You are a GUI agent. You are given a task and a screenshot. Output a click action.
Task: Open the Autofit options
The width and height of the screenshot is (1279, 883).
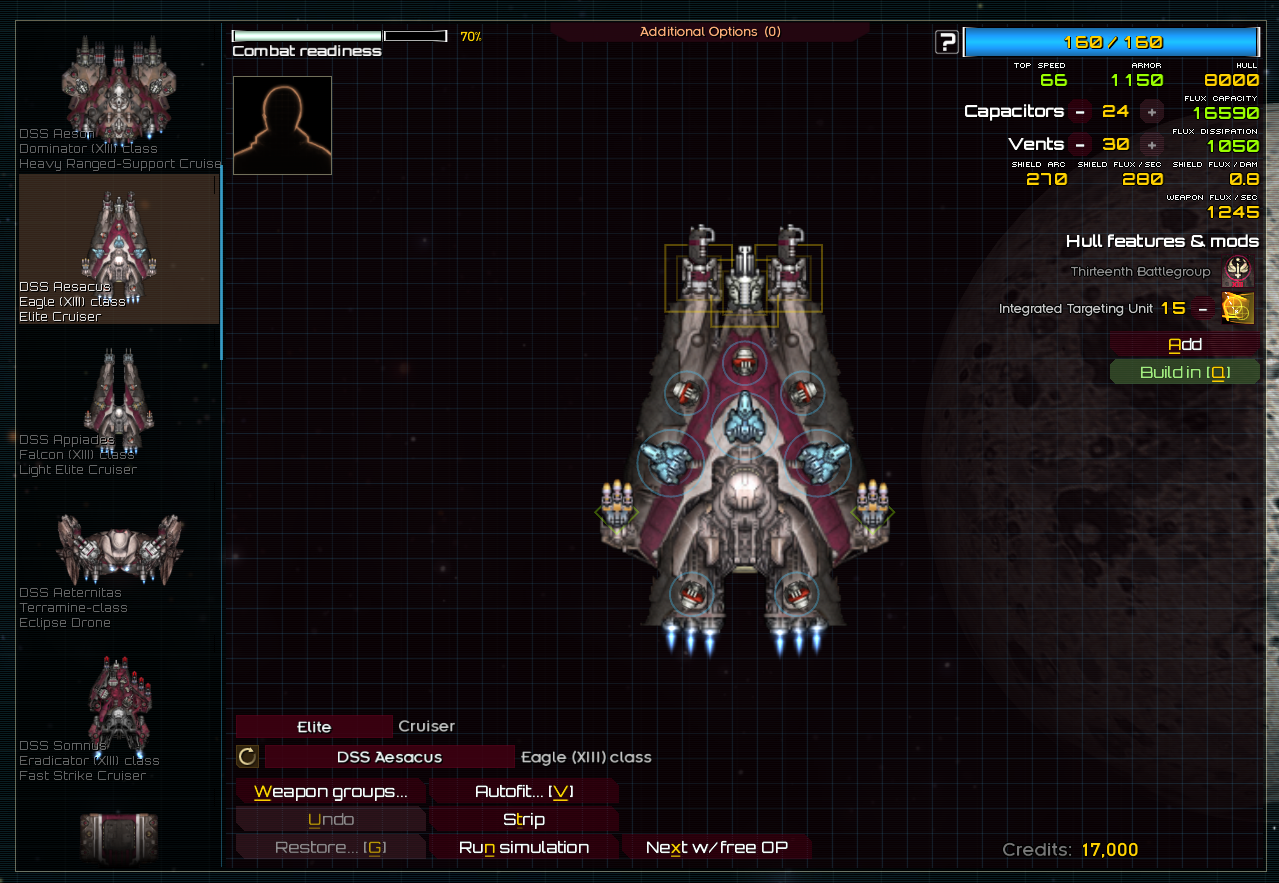pyautogui.click(x=524, y=792)
